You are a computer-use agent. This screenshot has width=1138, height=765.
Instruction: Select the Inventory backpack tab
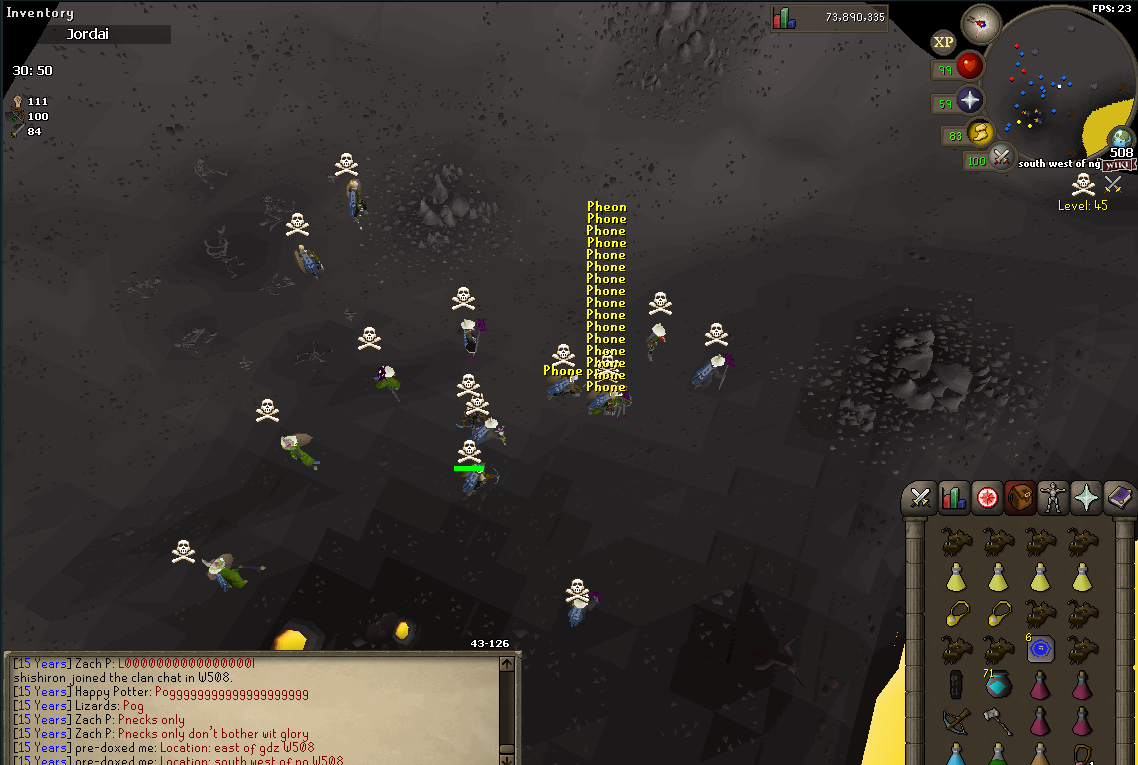coord(1020,496)
